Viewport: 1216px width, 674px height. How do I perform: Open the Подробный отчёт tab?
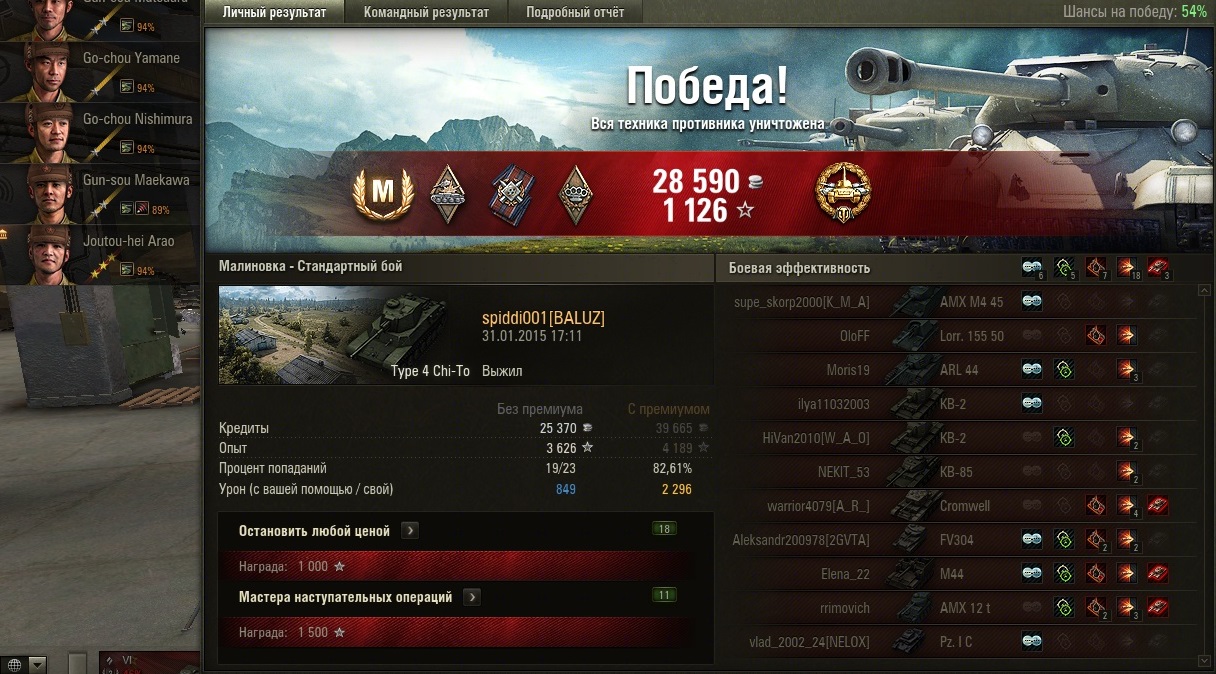click(575, 12)
